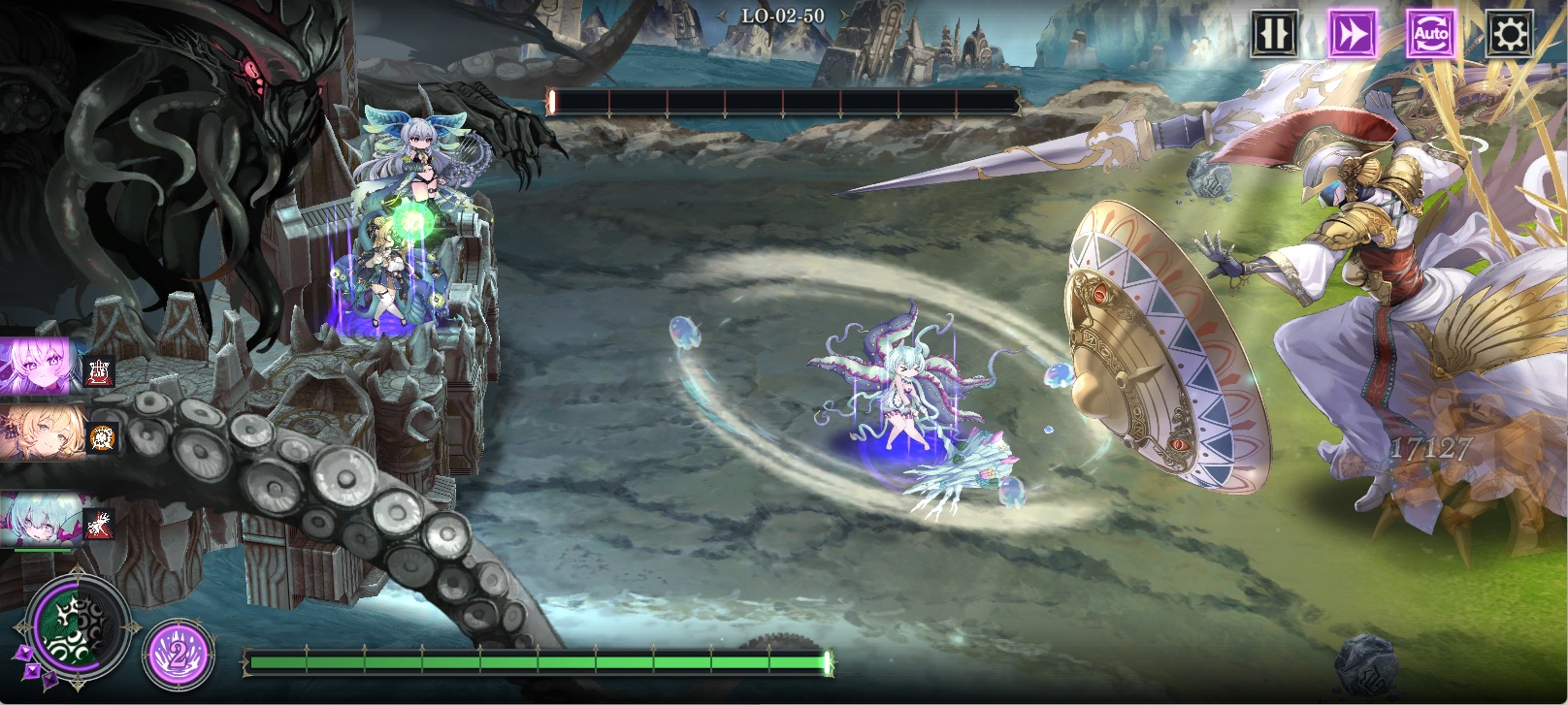This screenshot has height=705, width=1568.
Task: Tap the pink-haired unit's red skill icon
Action: tap(100, 370)
